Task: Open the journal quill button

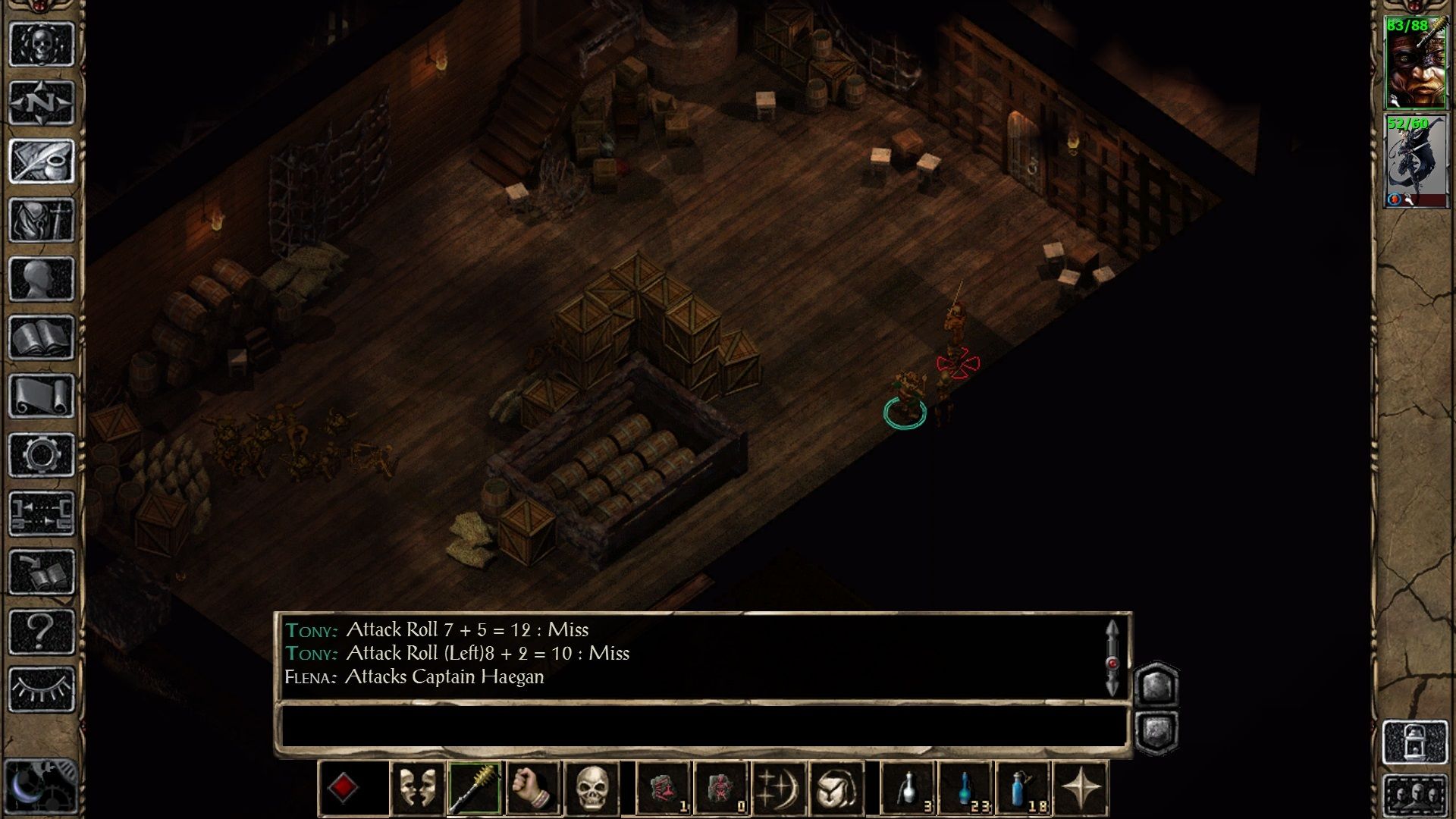Action: pyautogui.click(x=42, y=161)
